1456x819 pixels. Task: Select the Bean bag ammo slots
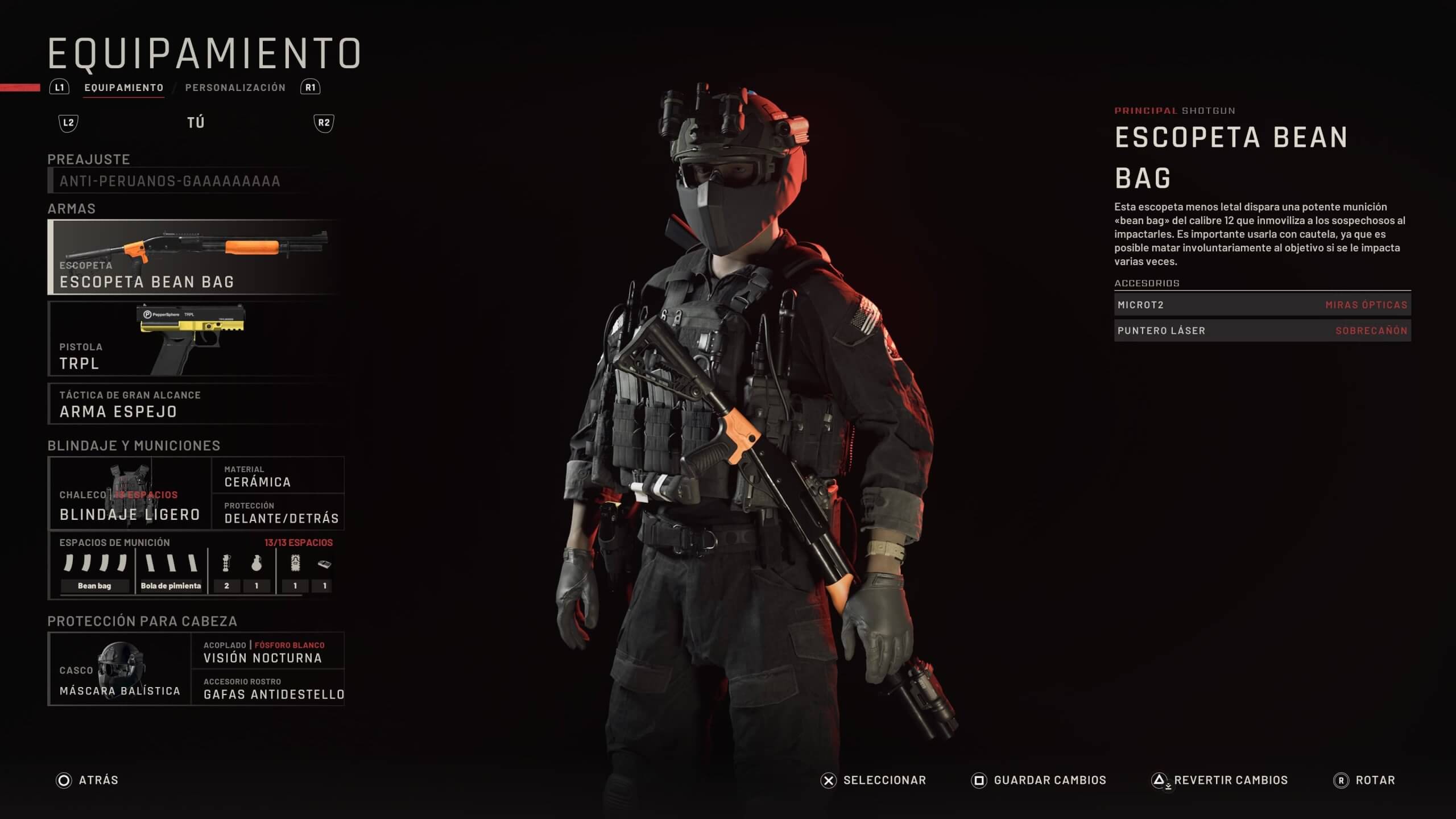pos(95,571)
